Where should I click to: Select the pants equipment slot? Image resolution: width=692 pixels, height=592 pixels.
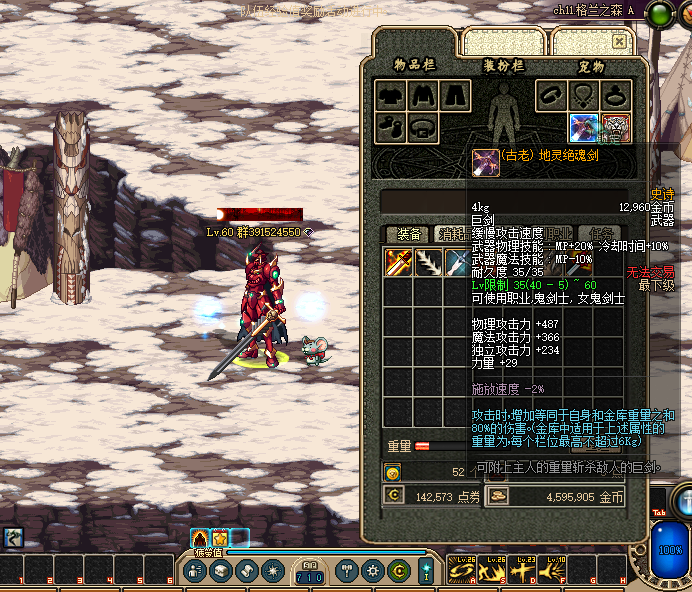(x=454, y=95)
